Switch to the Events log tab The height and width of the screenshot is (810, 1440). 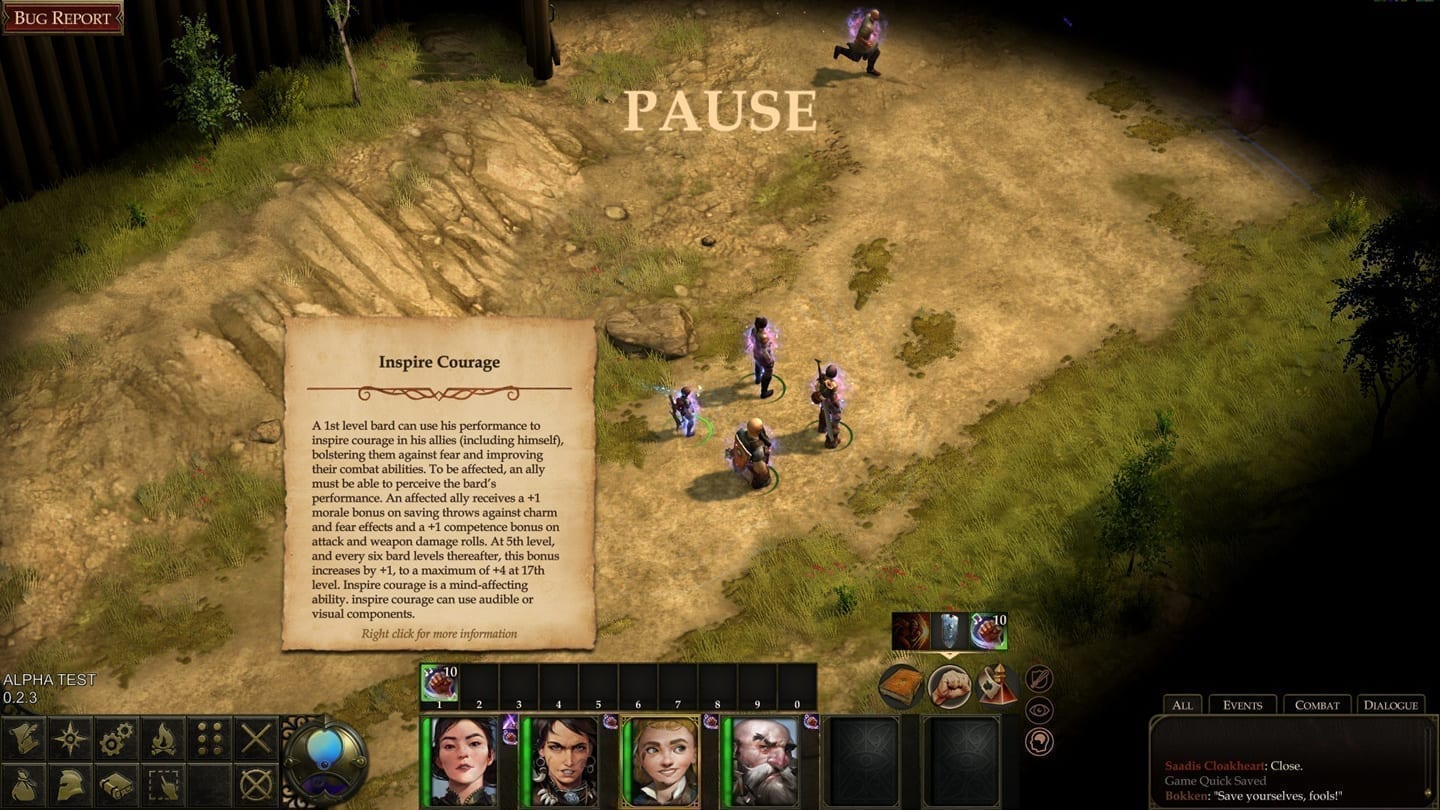pos(1242,705)
